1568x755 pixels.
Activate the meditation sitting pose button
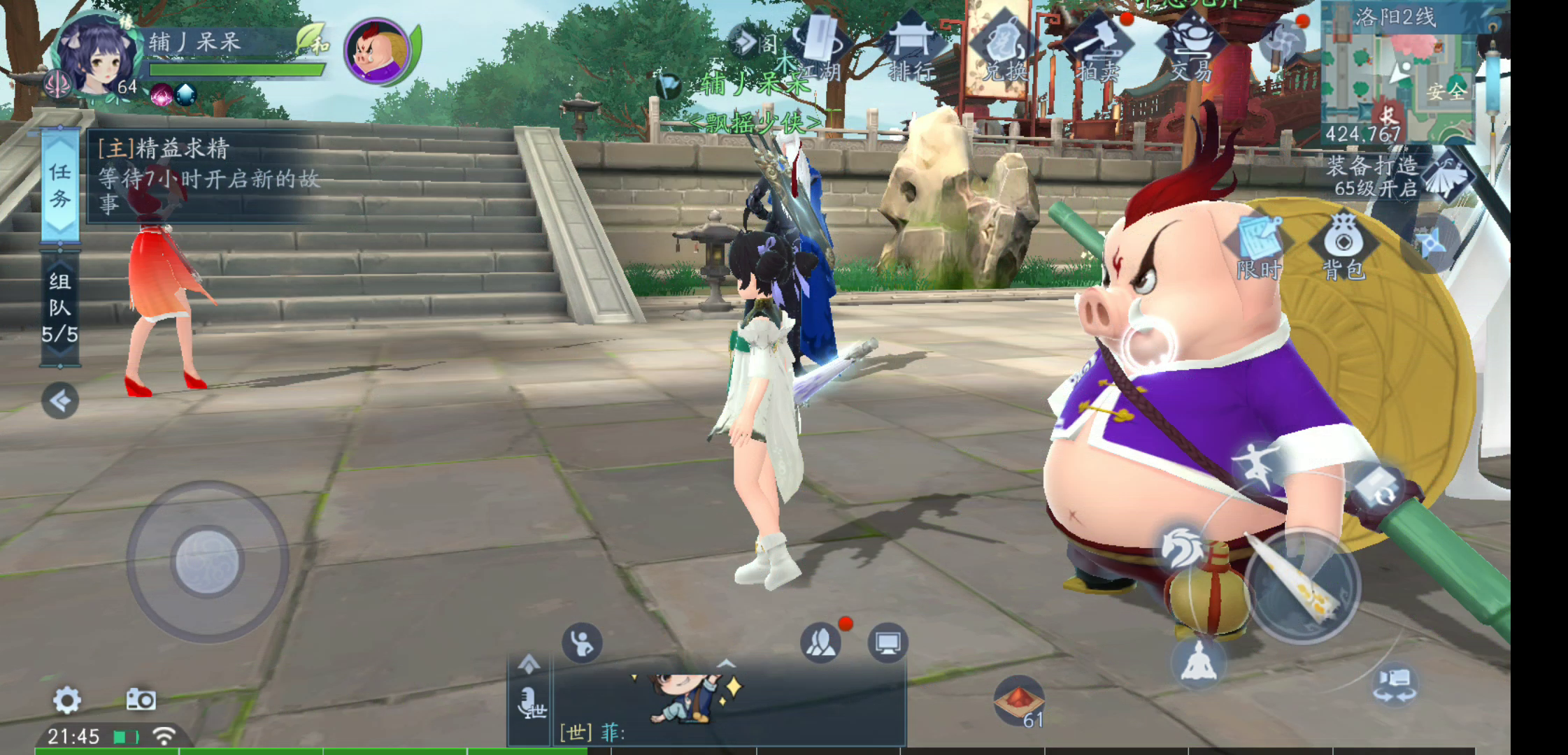tap(1199, 661)
